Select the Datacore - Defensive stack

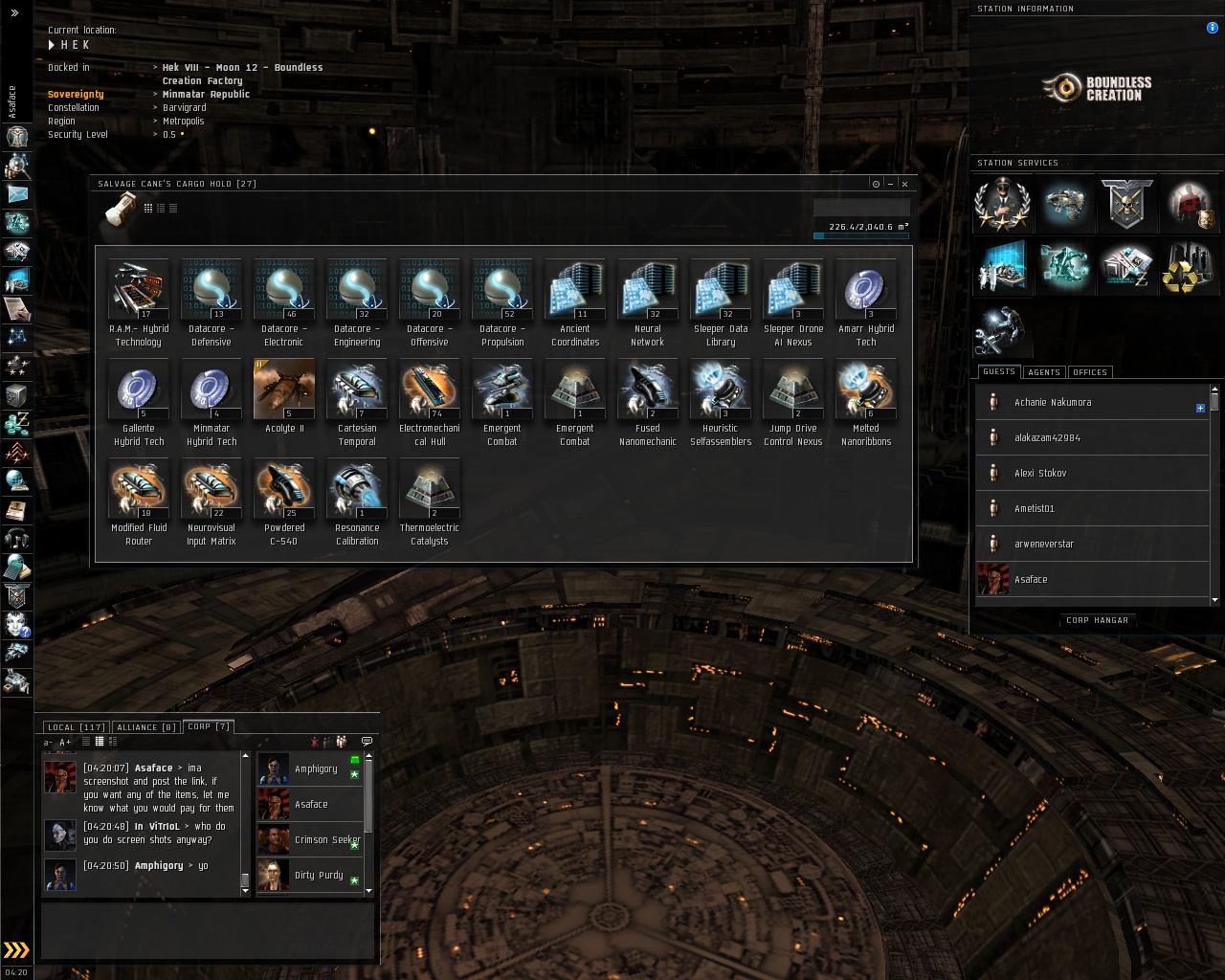coord(212,289)
